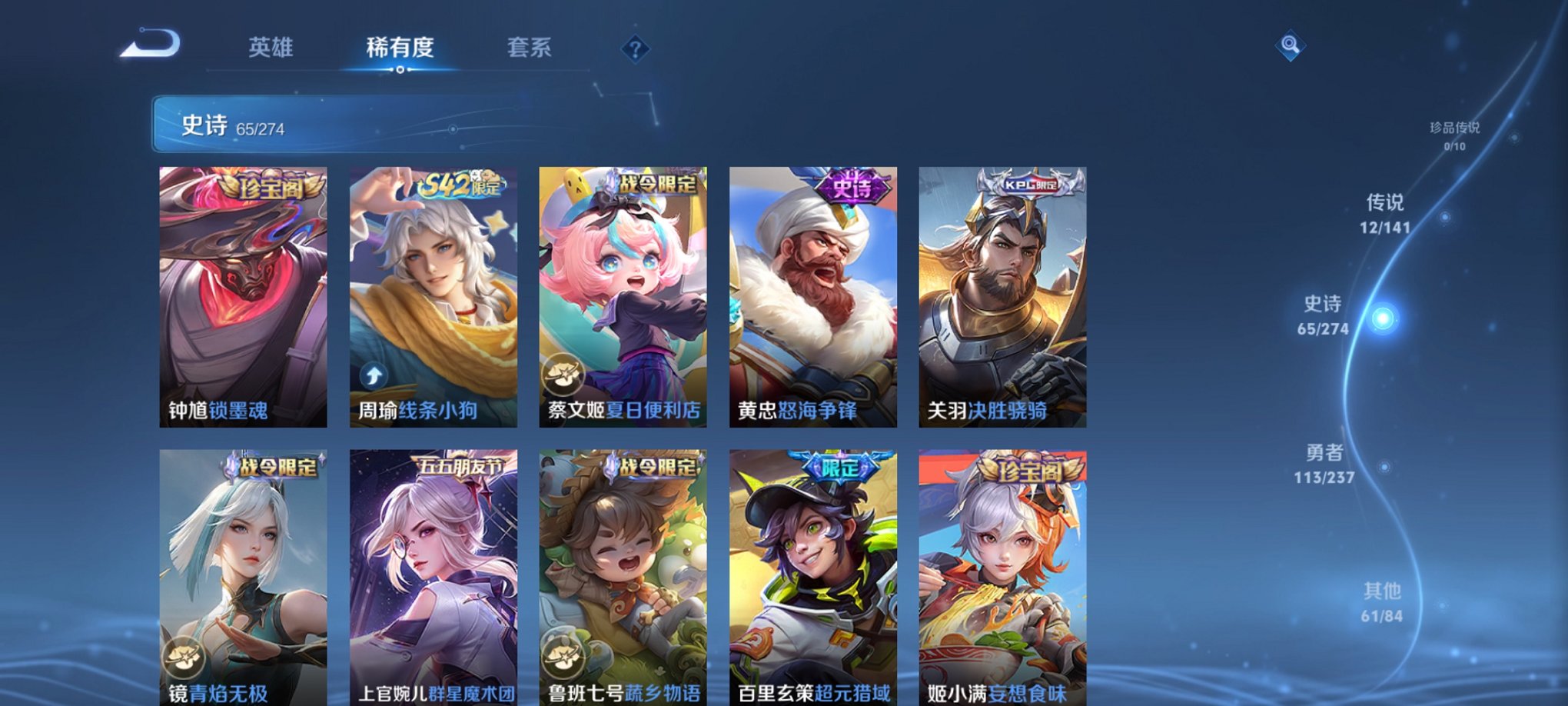Click the question mark help icon

(634, 50)
